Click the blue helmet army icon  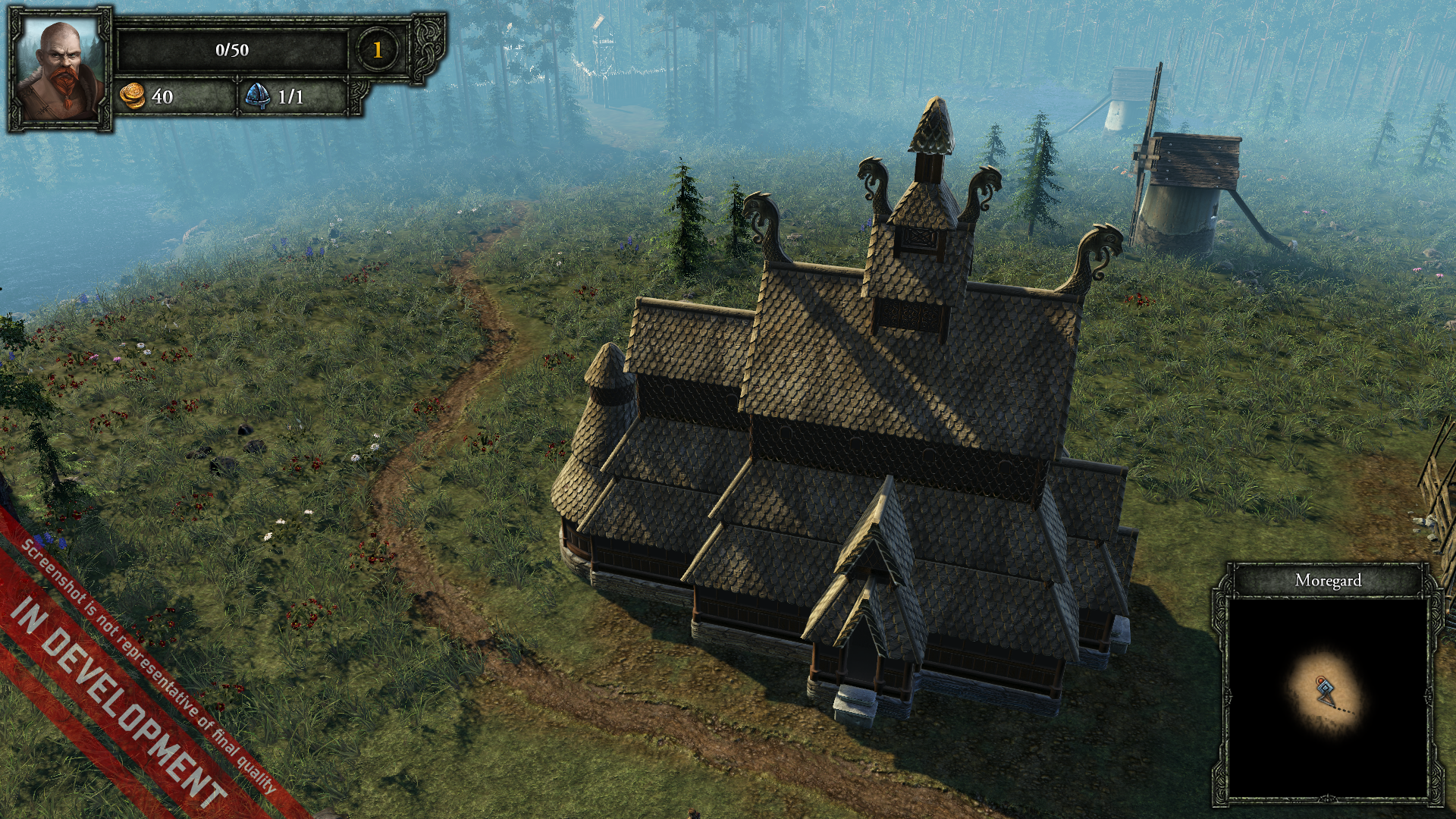point(258,96)
